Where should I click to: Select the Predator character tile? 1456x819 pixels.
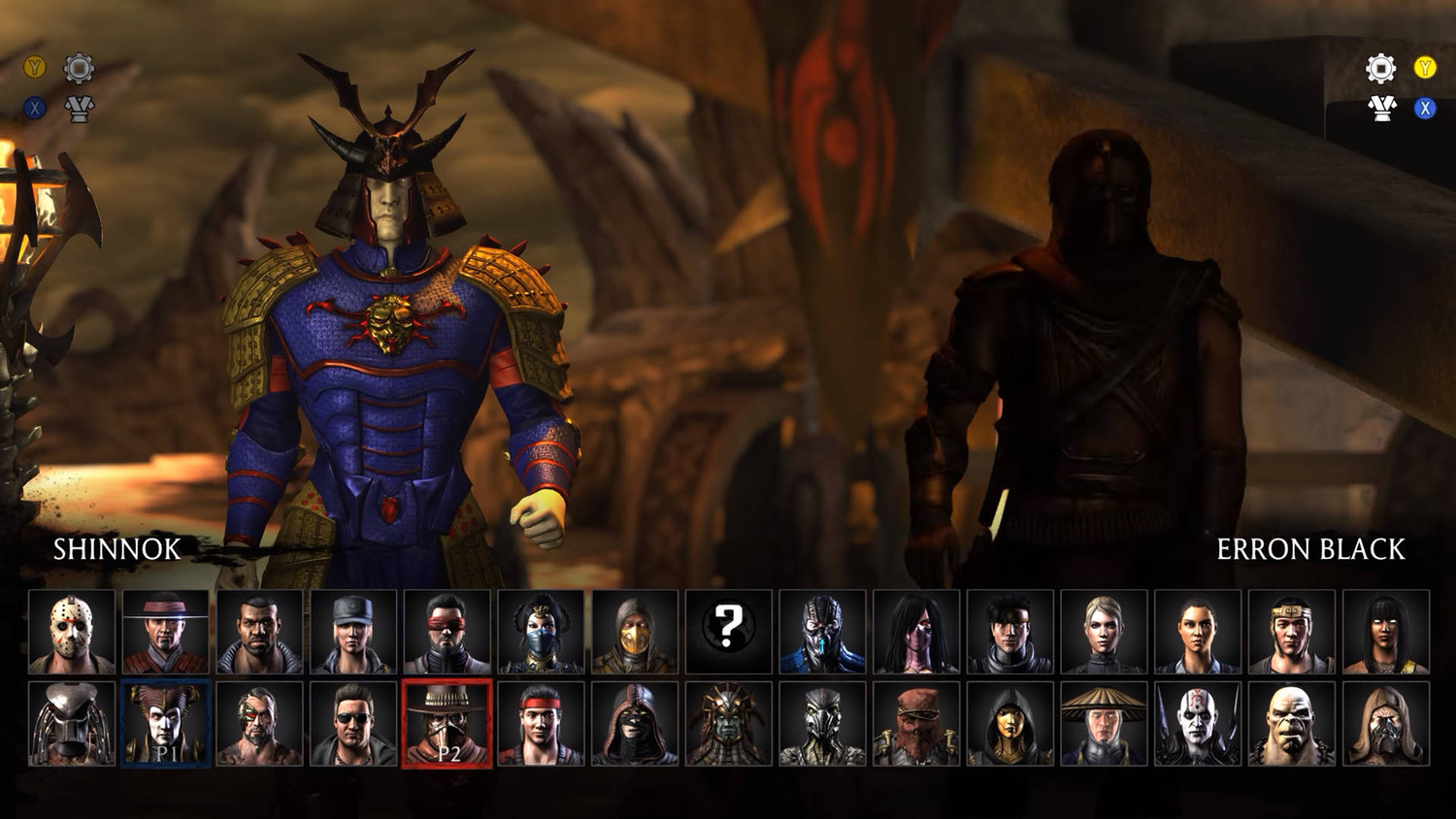coord(72,723)
